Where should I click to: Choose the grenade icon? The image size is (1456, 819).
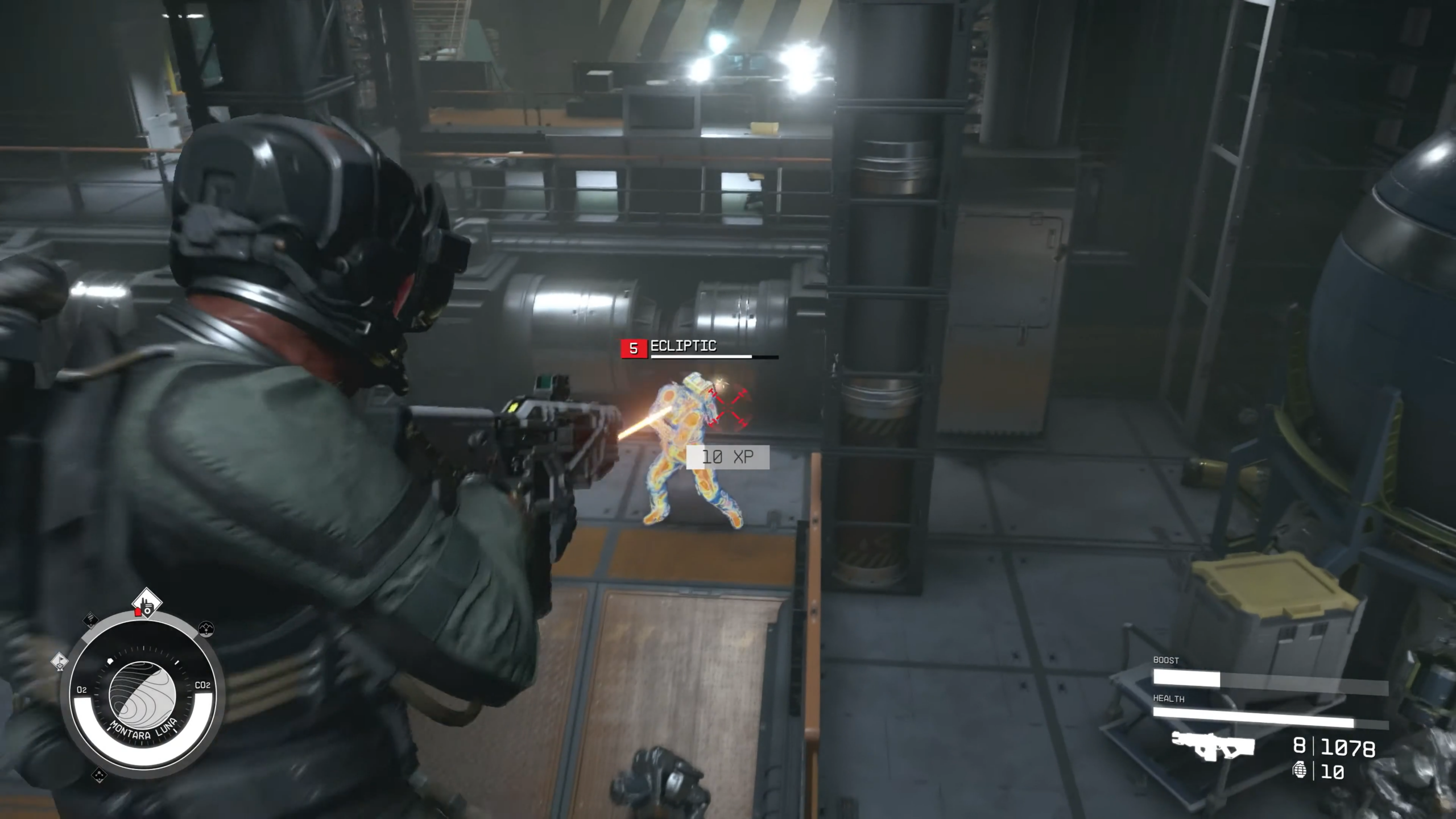coord(1299,770)
